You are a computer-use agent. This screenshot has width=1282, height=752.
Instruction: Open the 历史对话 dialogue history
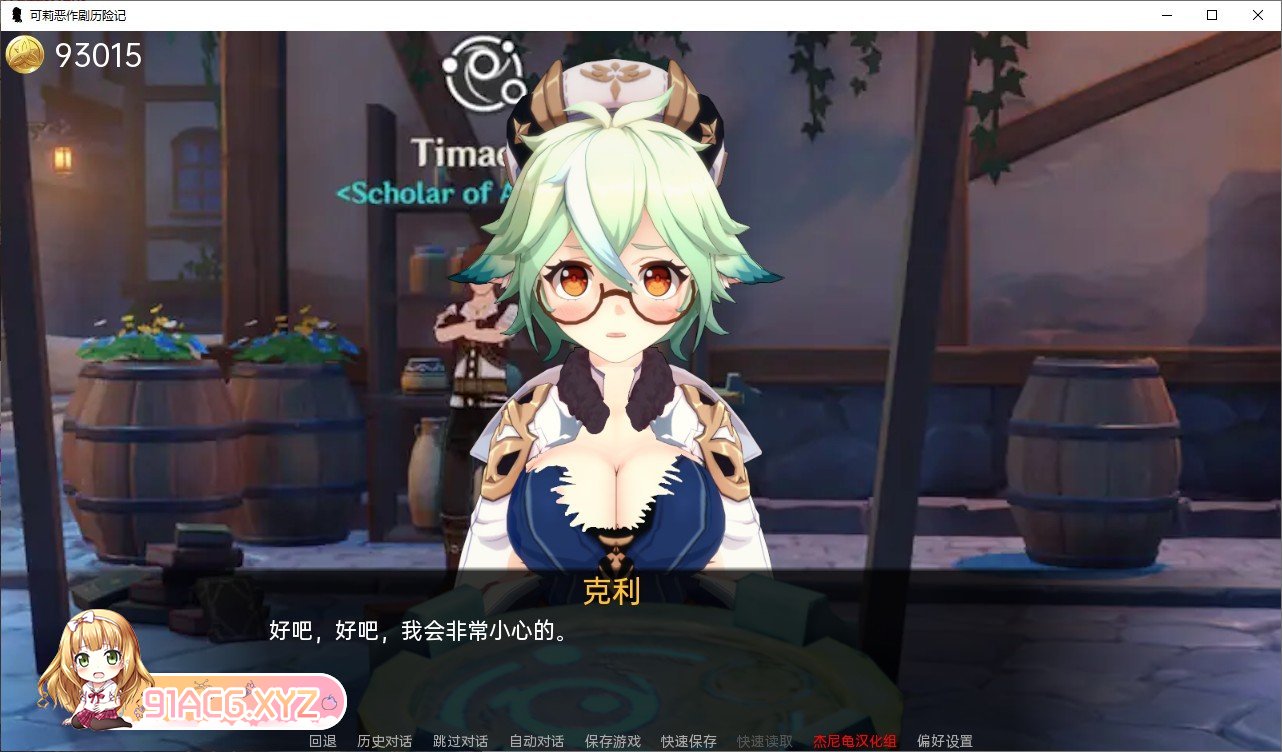[x=384, y=742]
